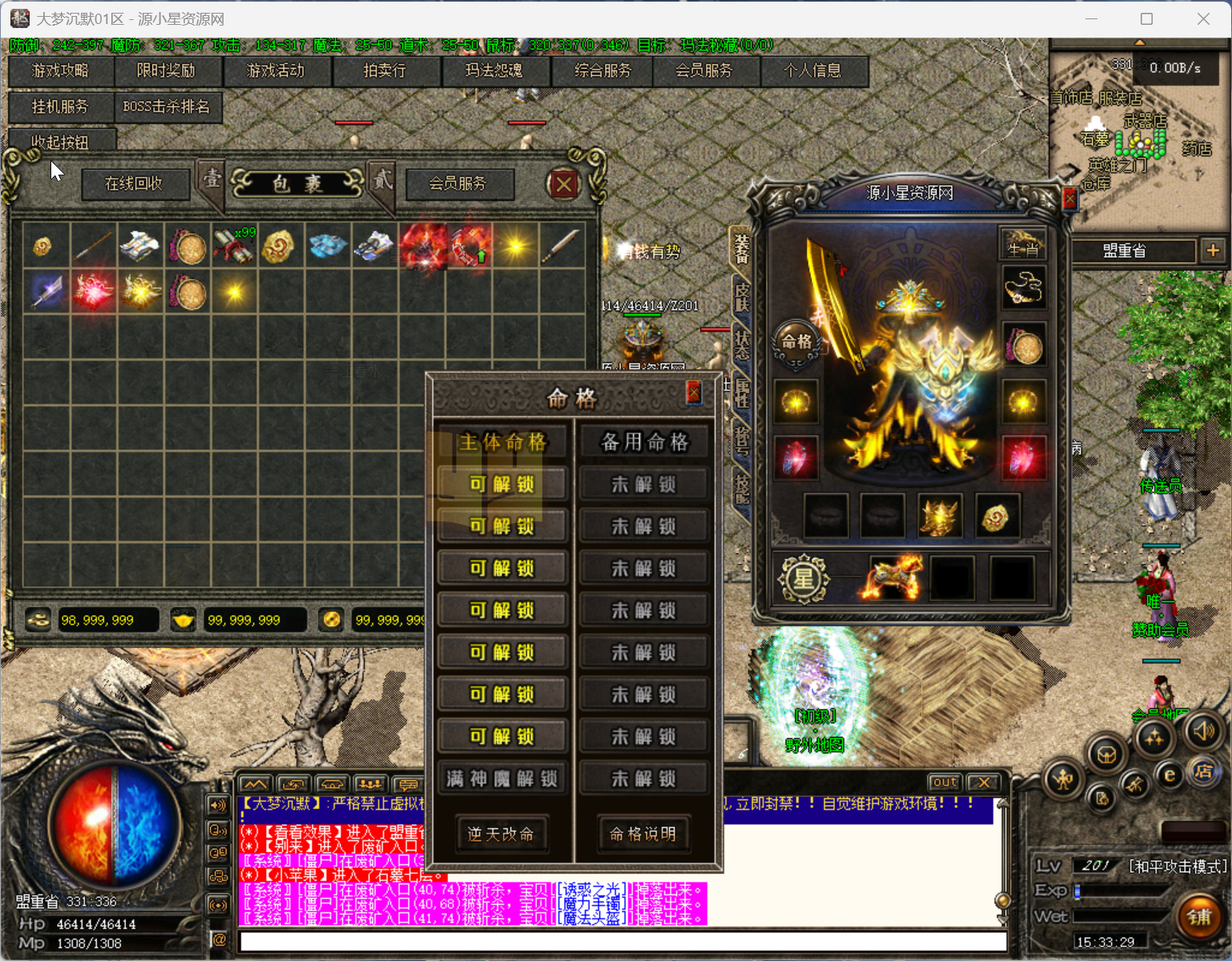The height and width of the screenshot is (961, 1232).
Task: Open the 会员服务 top menu entry
Action: tap(703, 71)
